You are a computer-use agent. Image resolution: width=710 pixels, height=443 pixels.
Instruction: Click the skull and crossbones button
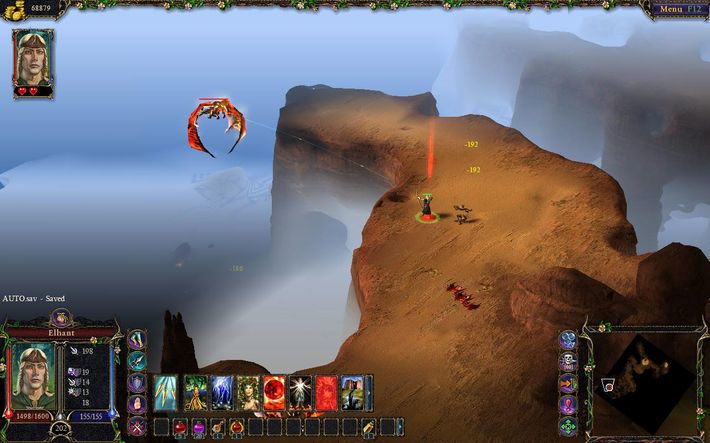pyautogui.click(x=568, y=363)
